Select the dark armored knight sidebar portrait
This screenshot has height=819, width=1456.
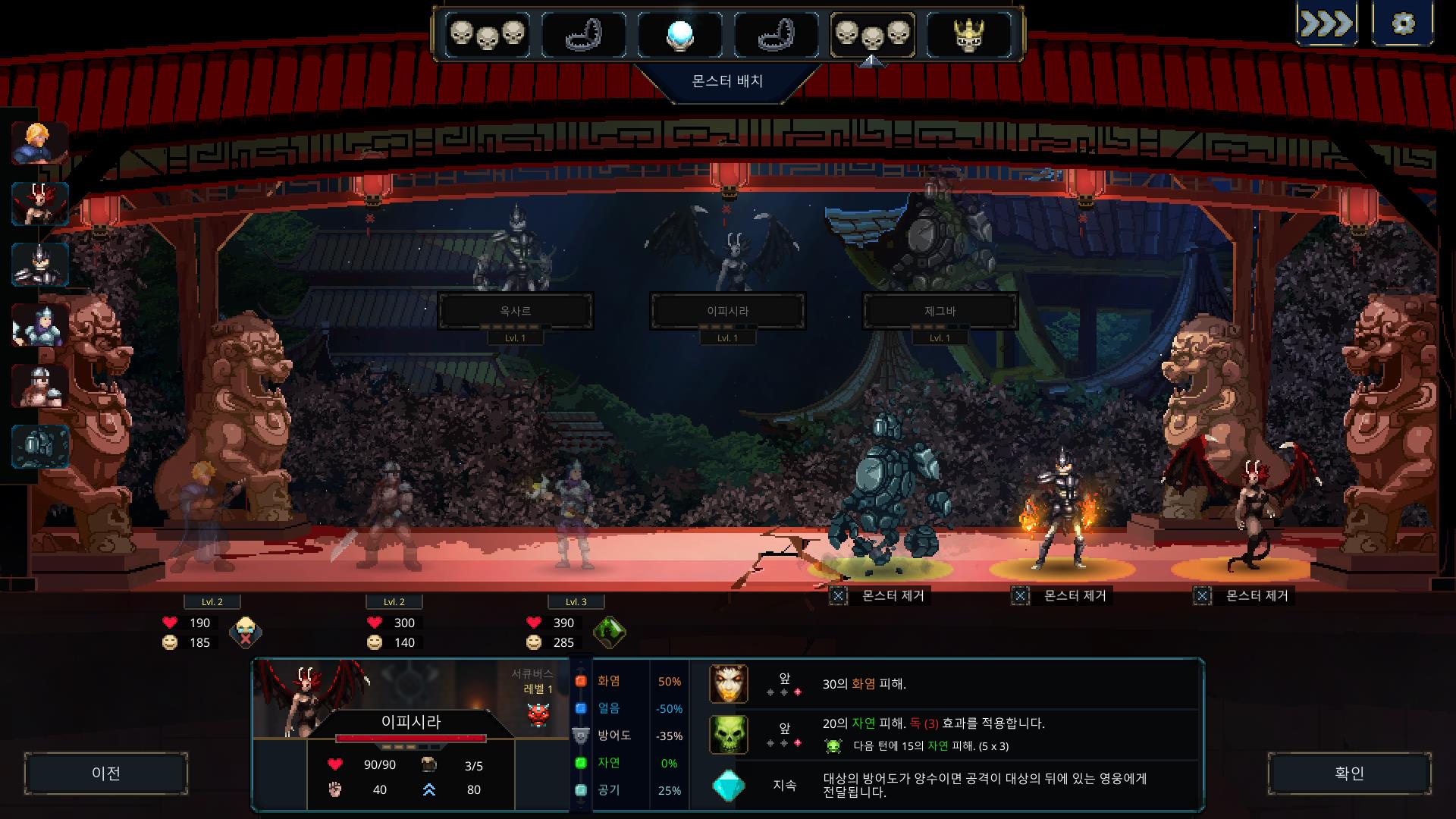pyautogui.click(x=39, y=264)
